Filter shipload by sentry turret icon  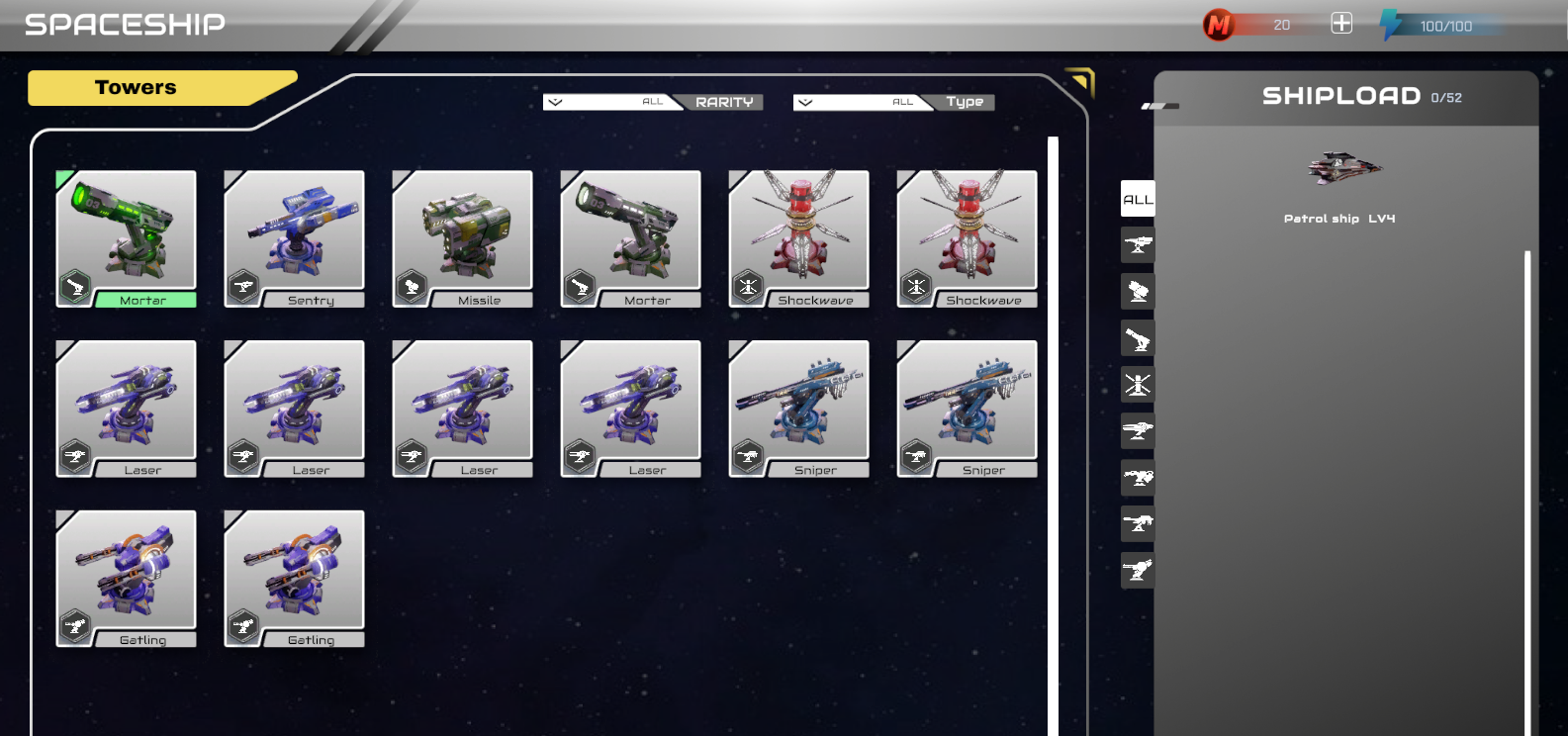1138,245
